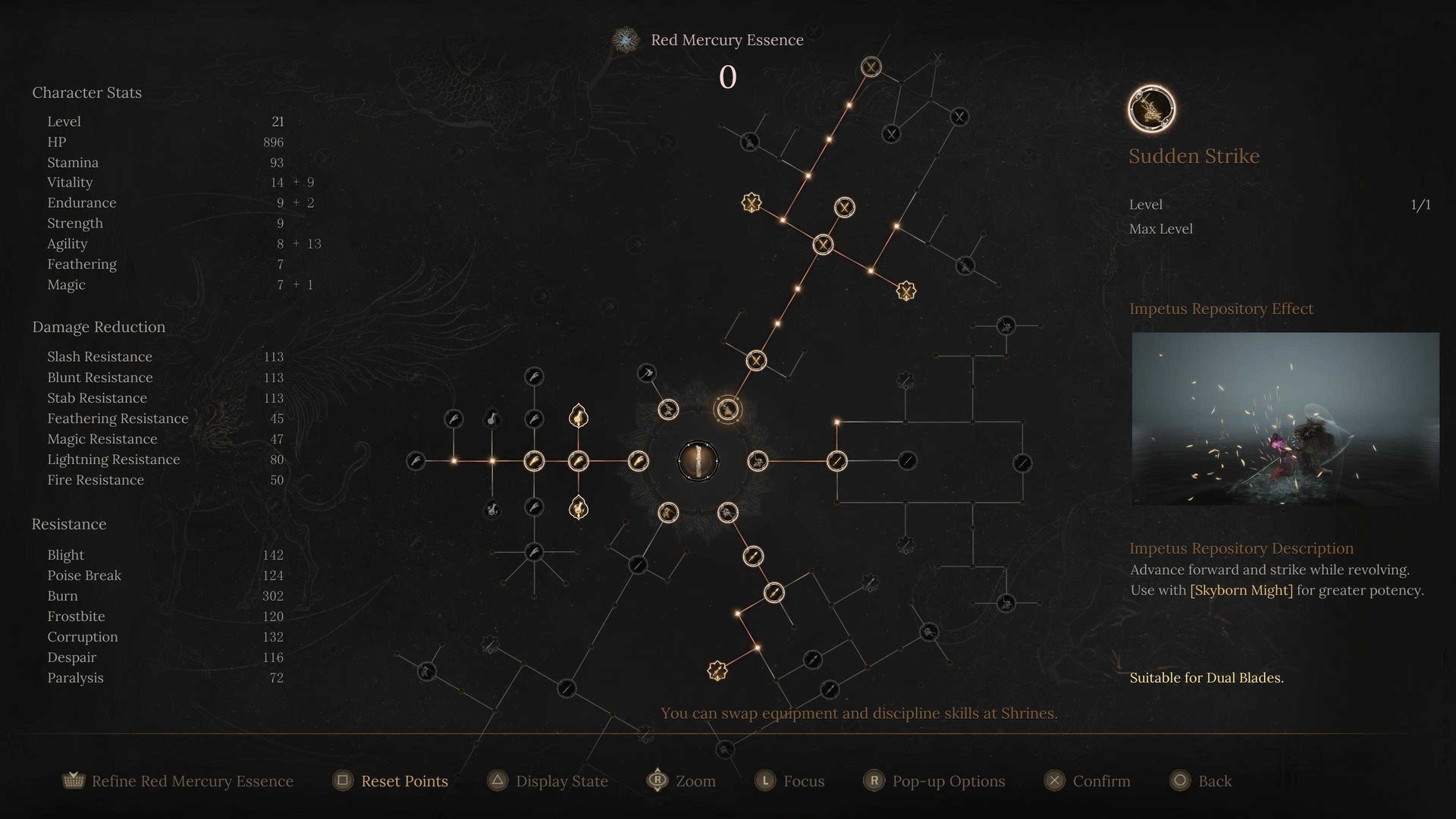Click the central weapon node of the skill tree
The image size is (1456, 819).
698,460
